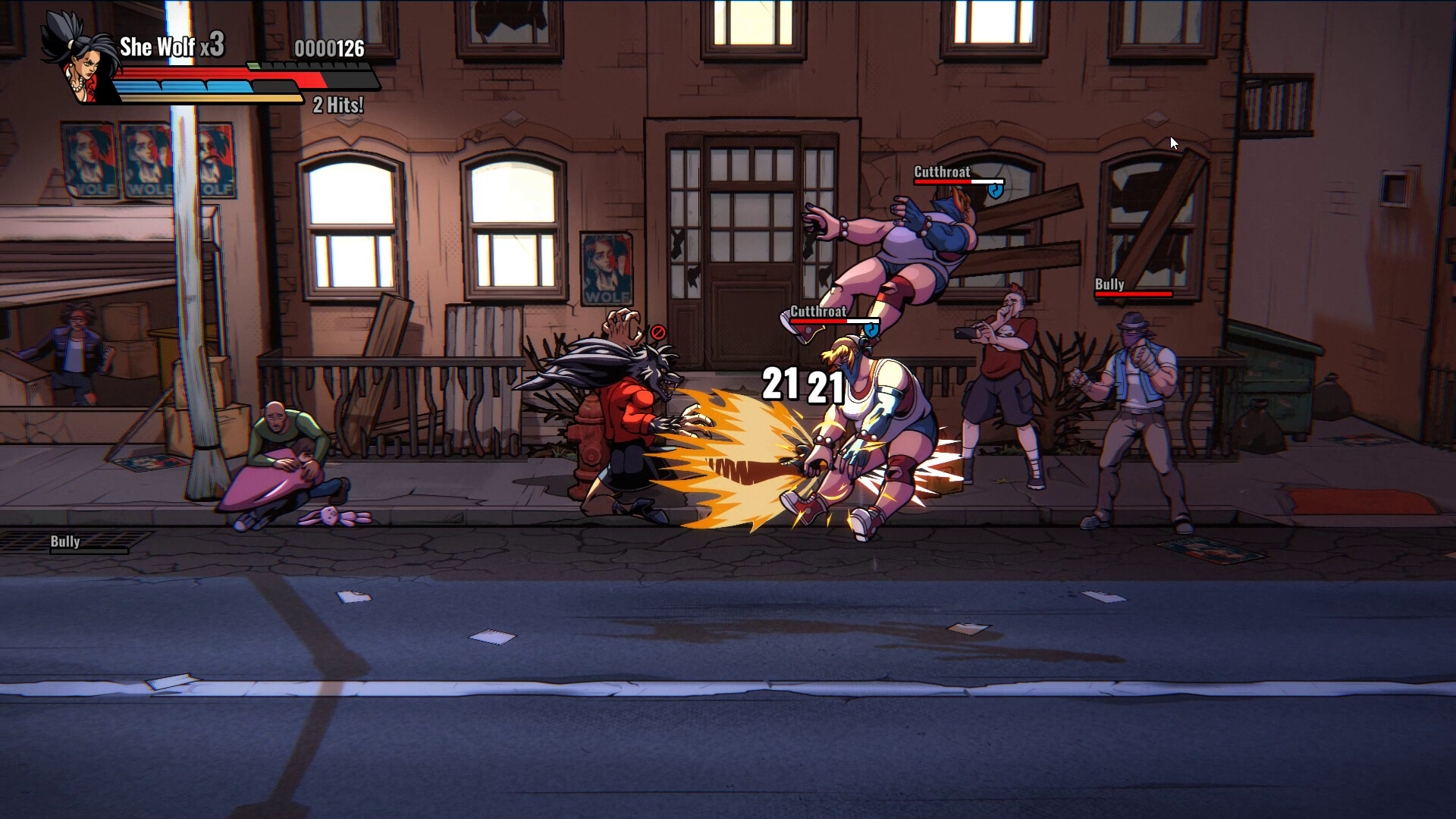Click the shield icon beside the grounded Cutthroat's health bar

point(871,329)
